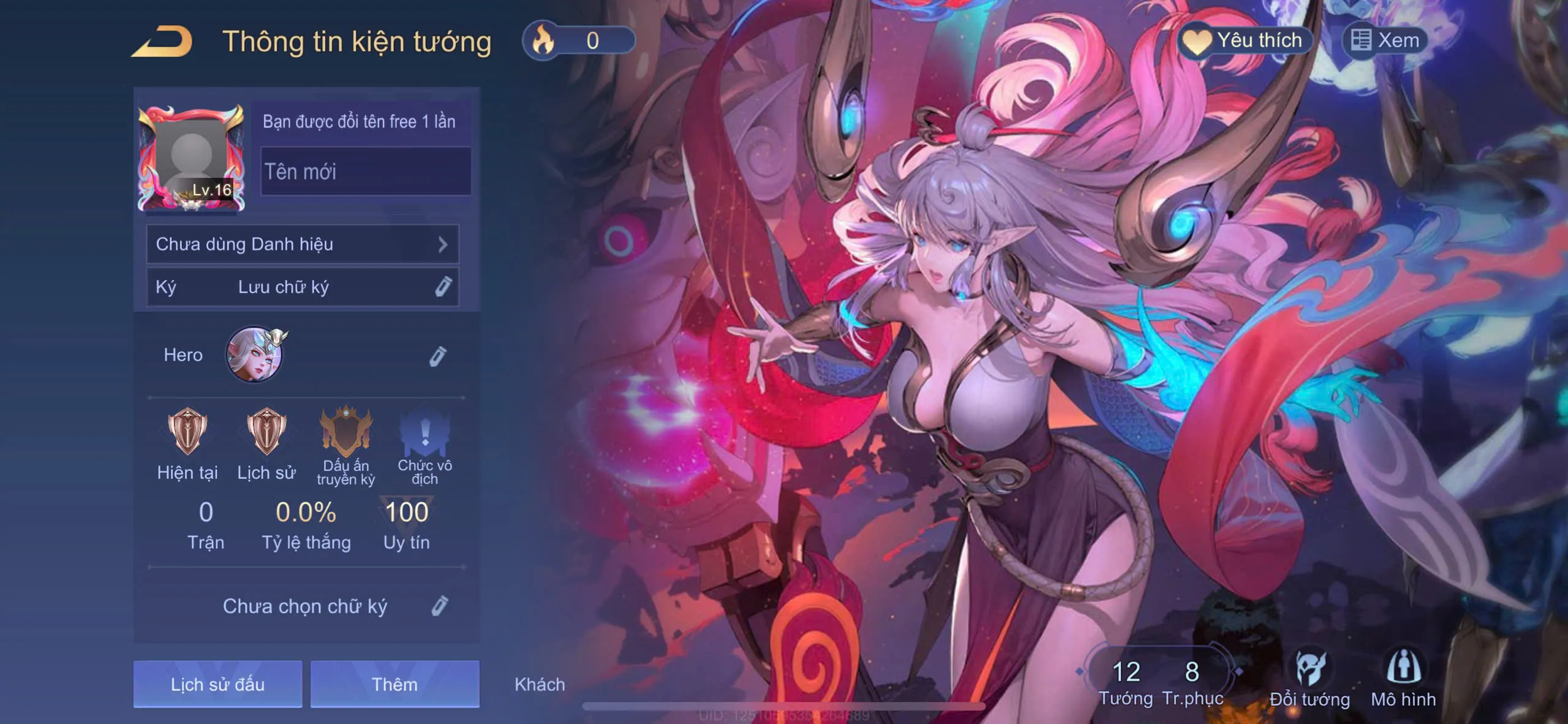The height and width of the screenshot is (724, 1568).
Task: Open Đổi tướng hero swap
Action: 1310,679
